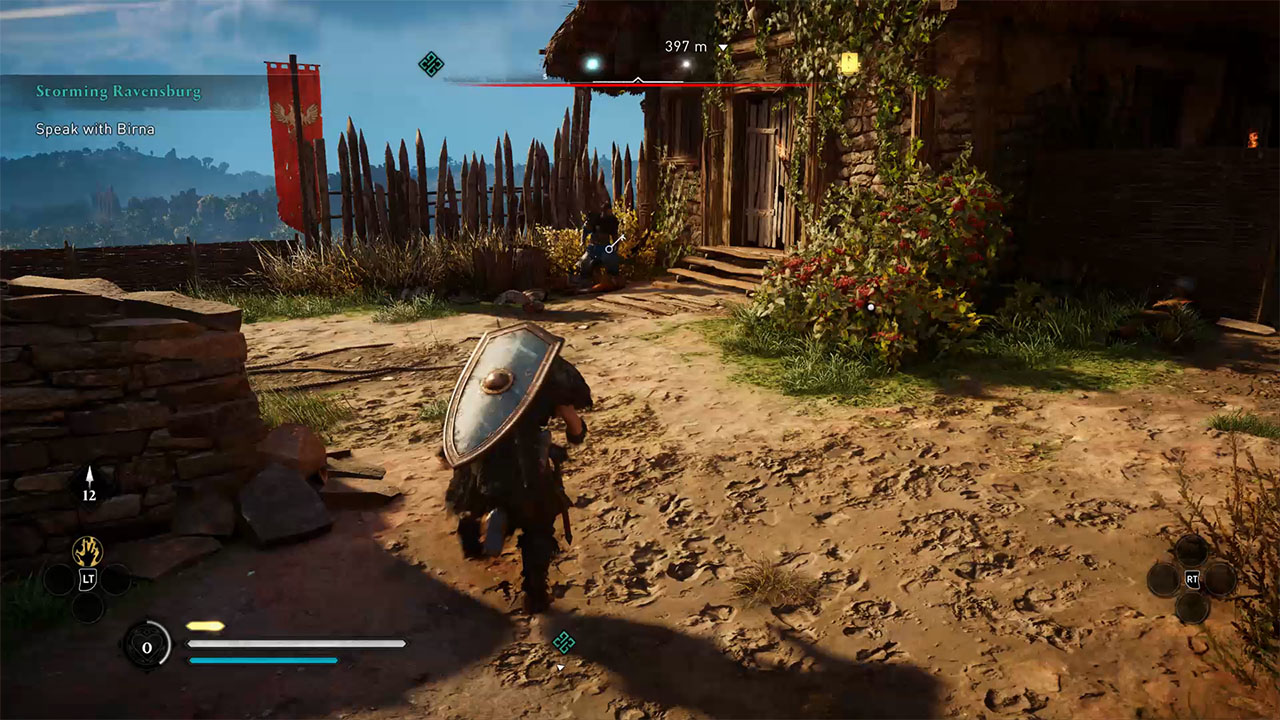
Task: Select the Storming Ravensburg quest tracker
Action: (118, 92)
